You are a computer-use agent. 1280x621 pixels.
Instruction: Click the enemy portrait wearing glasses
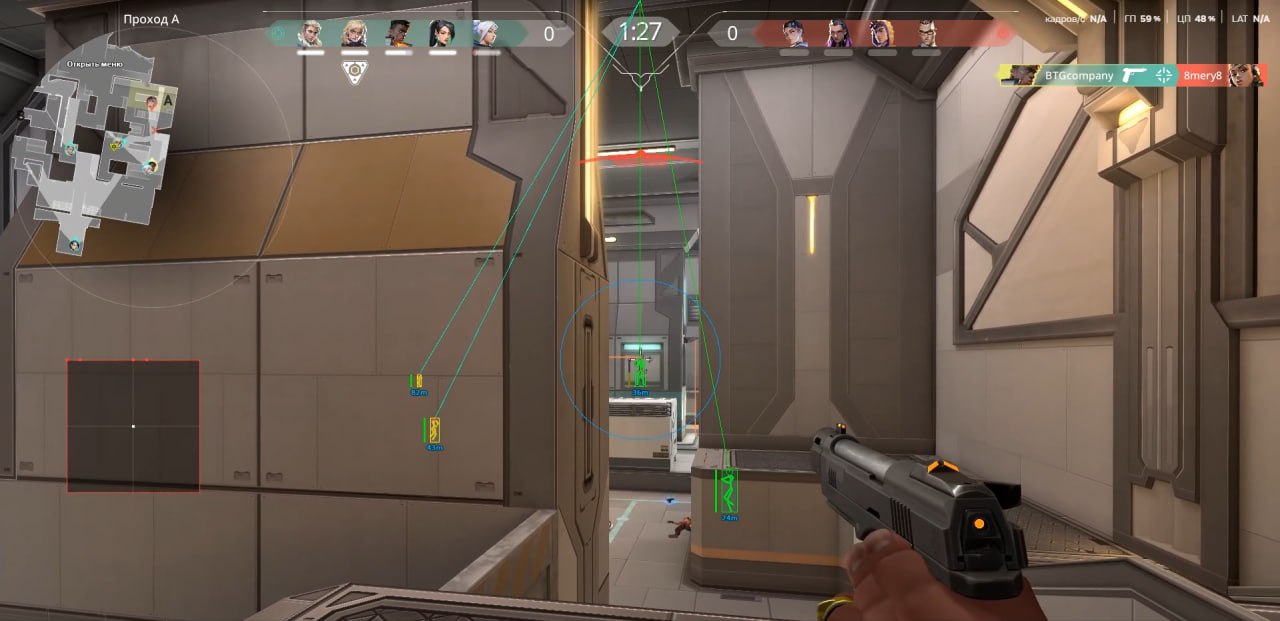point(926,34)
